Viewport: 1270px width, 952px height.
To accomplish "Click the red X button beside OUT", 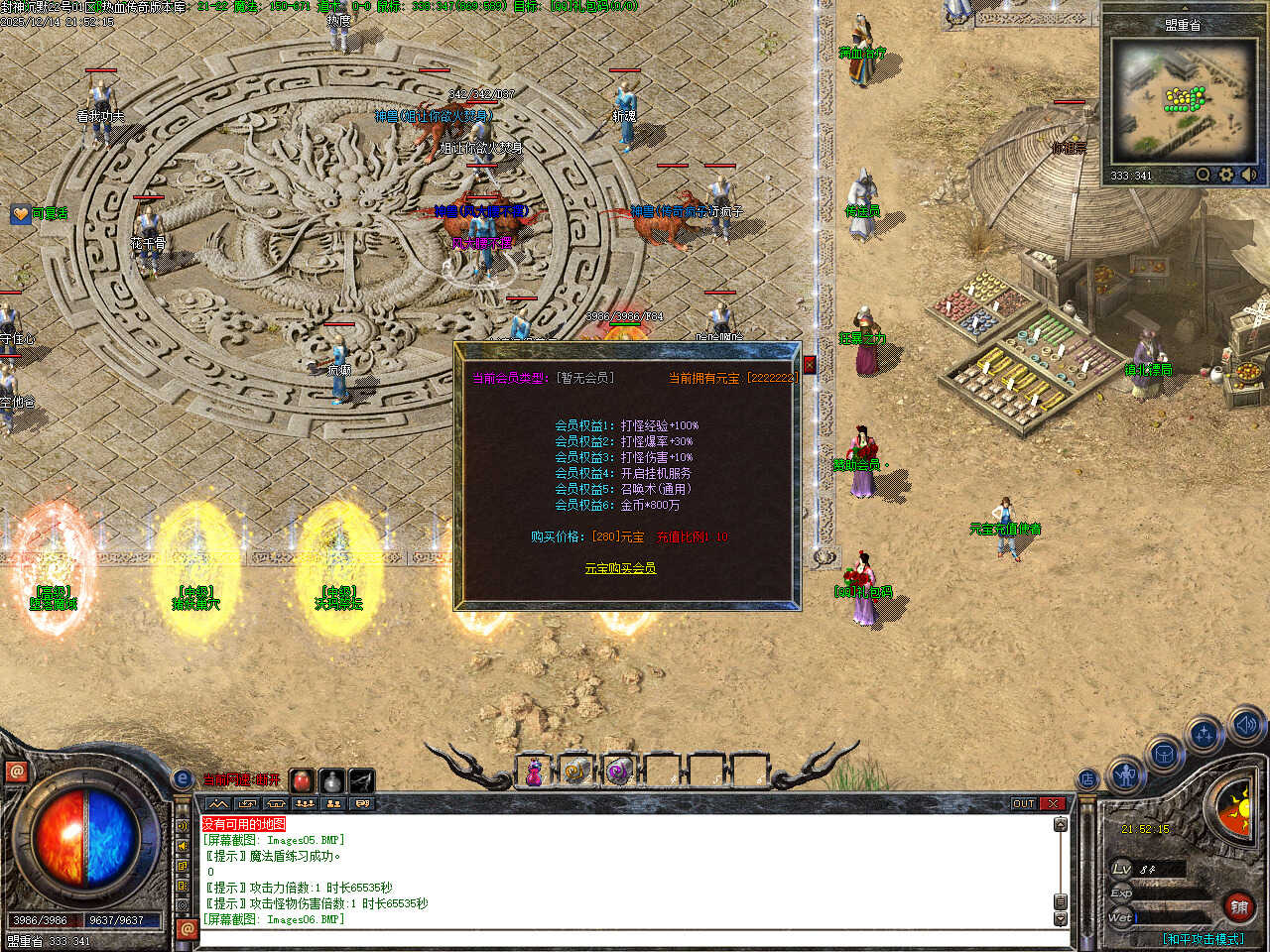I will [x=1054, y=803].
